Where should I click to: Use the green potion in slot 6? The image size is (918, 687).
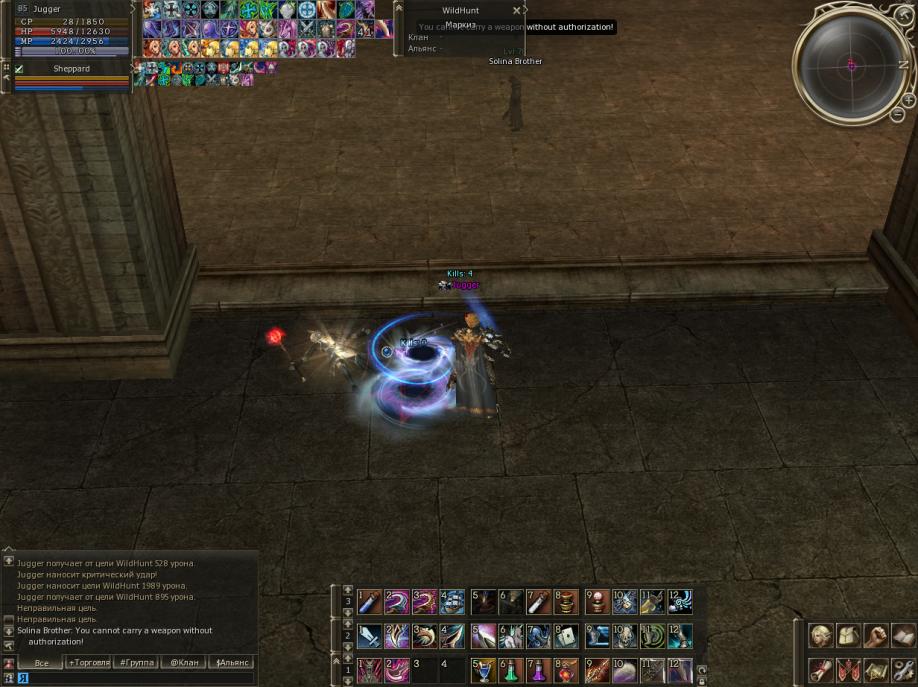511,669
